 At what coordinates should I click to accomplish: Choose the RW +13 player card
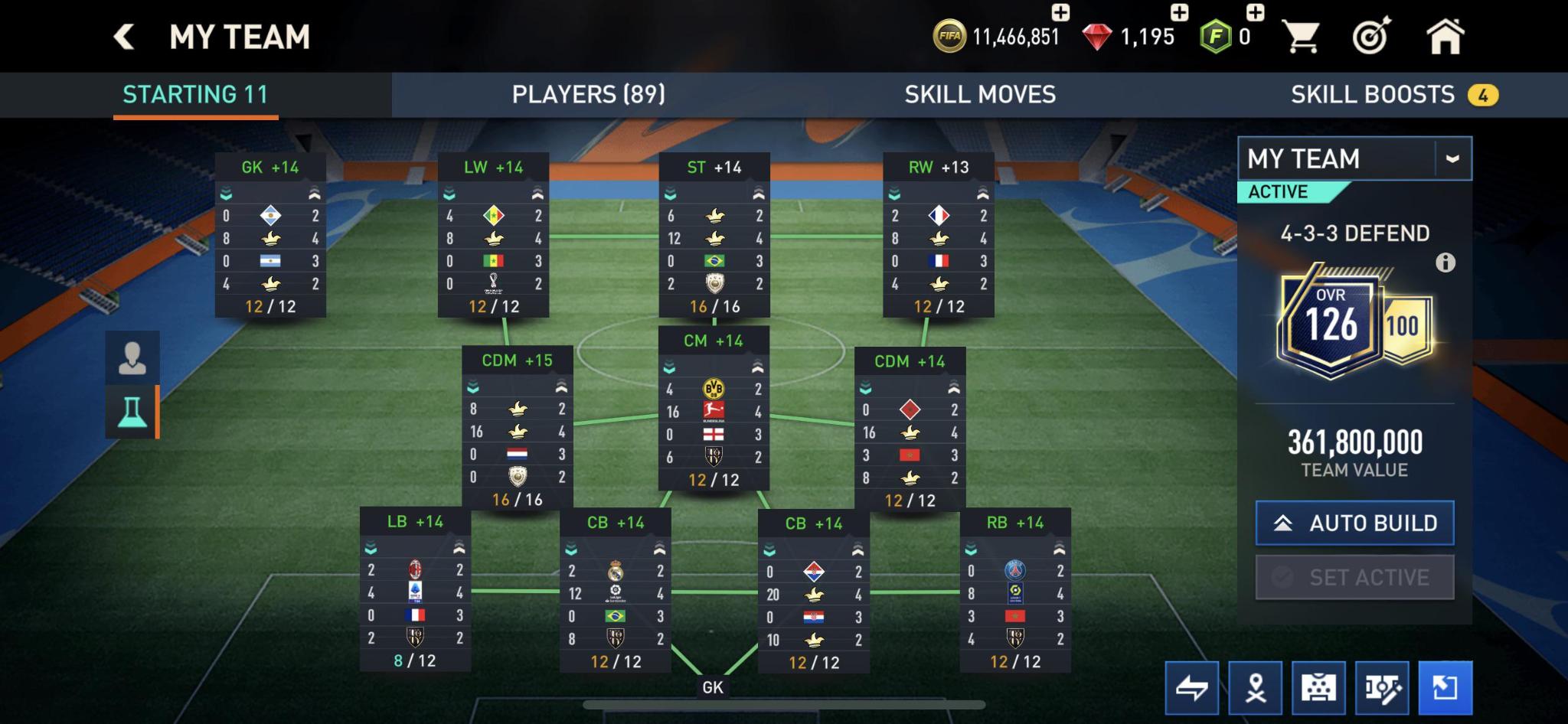point(939,235)
